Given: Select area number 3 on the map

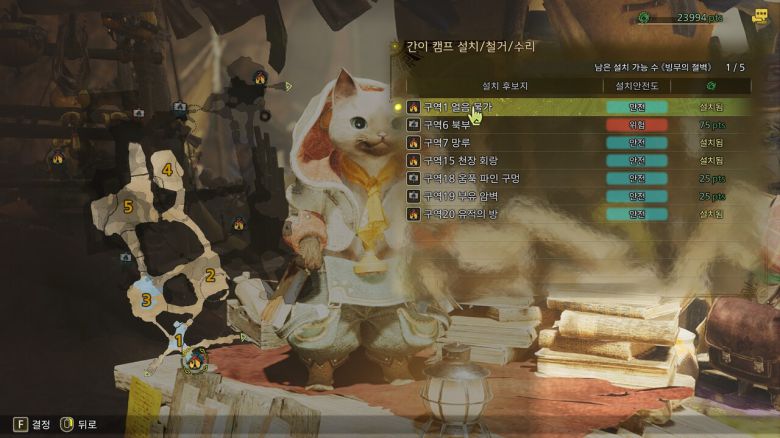Looking at the screenshot, I should coord(146,299).
